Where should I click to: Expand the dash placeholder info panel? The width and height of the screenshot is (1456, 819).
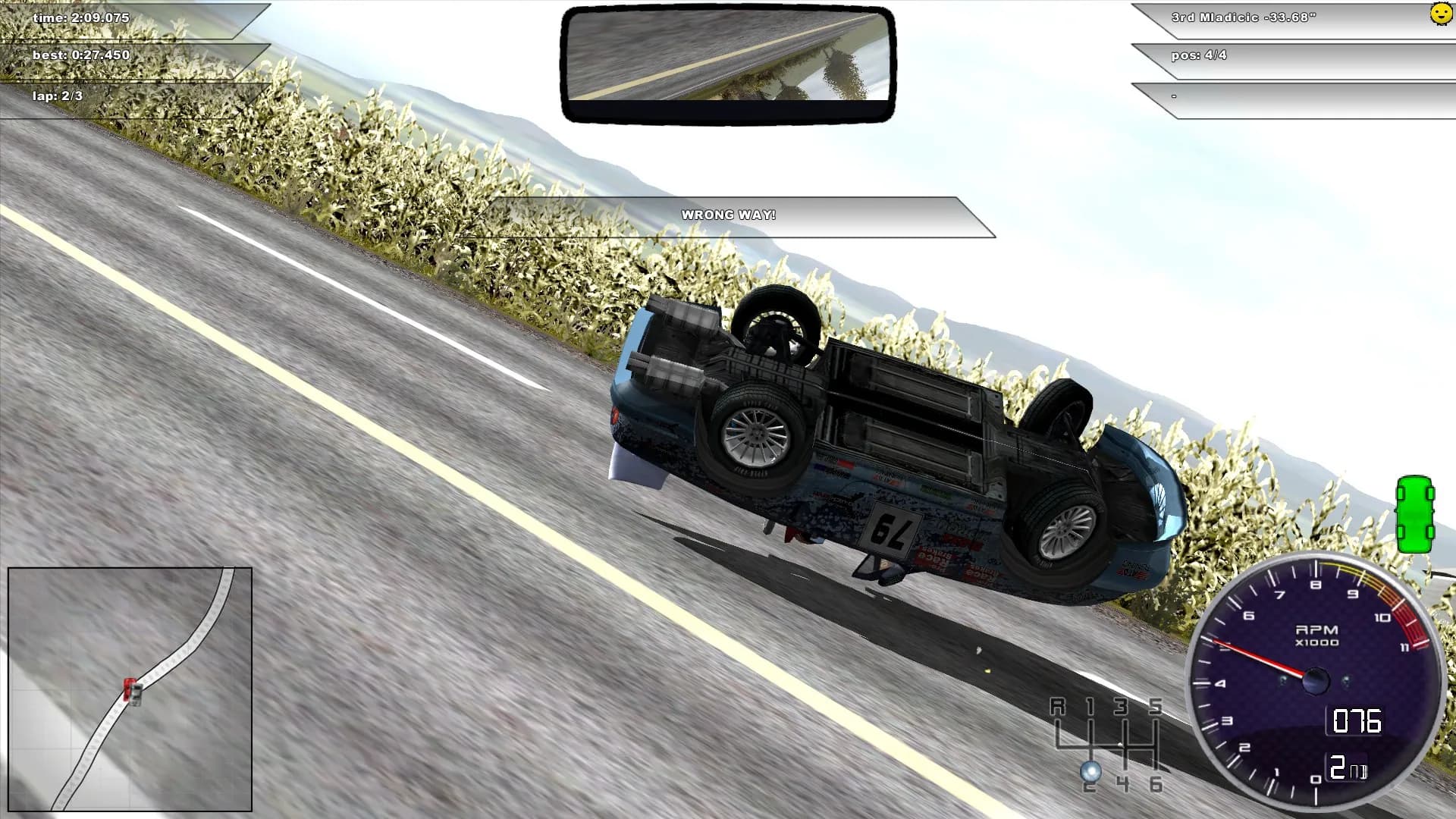[1289, 96]
